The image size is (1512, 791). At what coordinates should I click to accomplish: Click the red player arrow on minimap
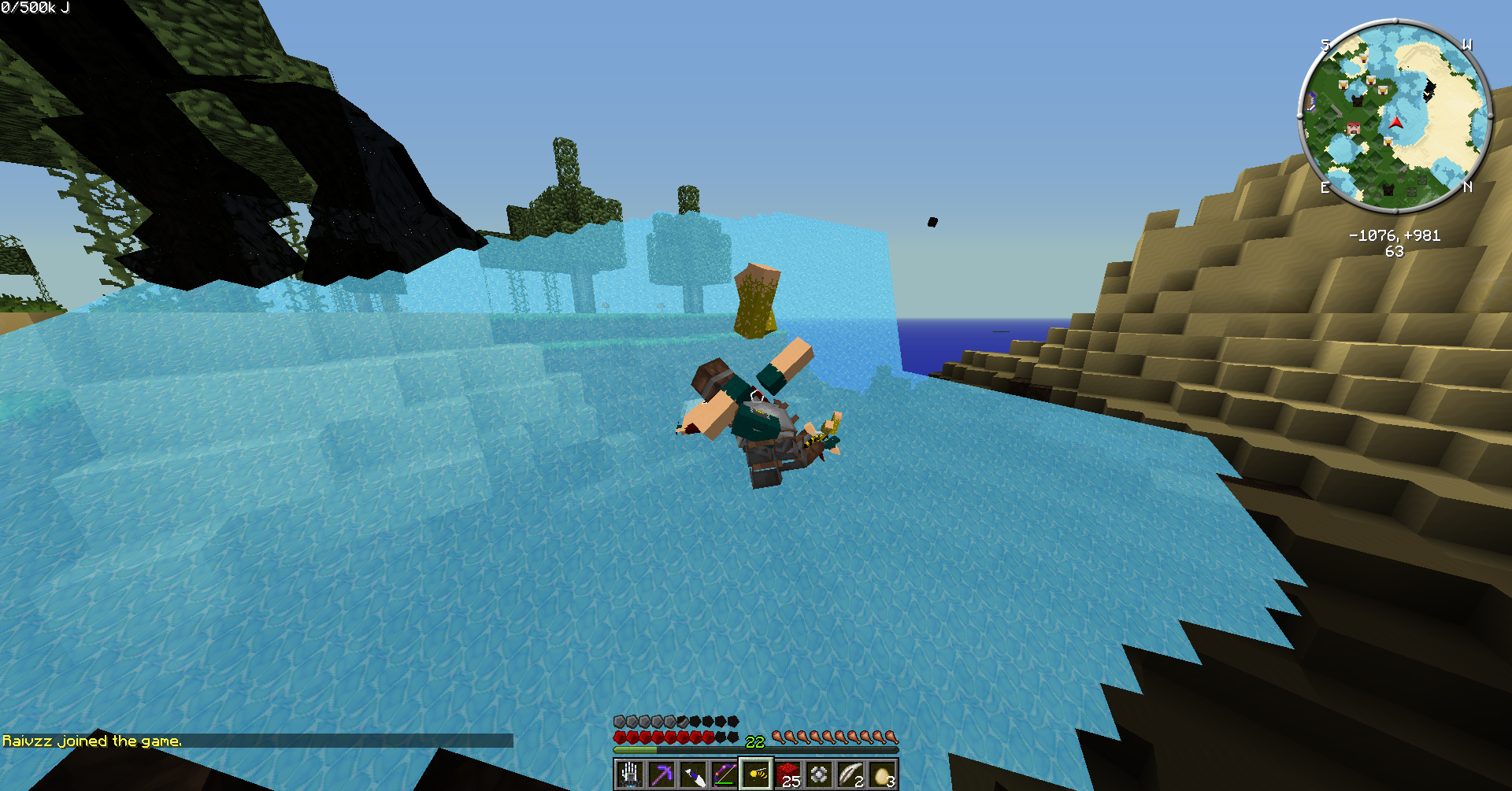1395,123
